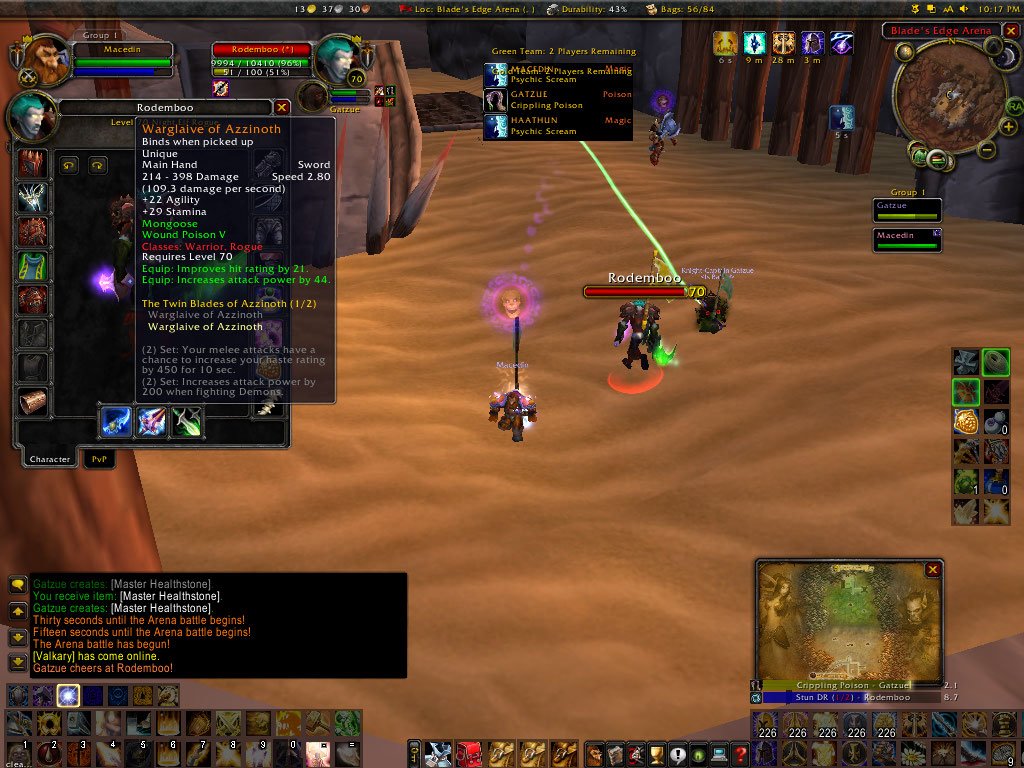Switch to the PvP tab
This screenshot has width=1024, height=768.
[x=99, y=459]
